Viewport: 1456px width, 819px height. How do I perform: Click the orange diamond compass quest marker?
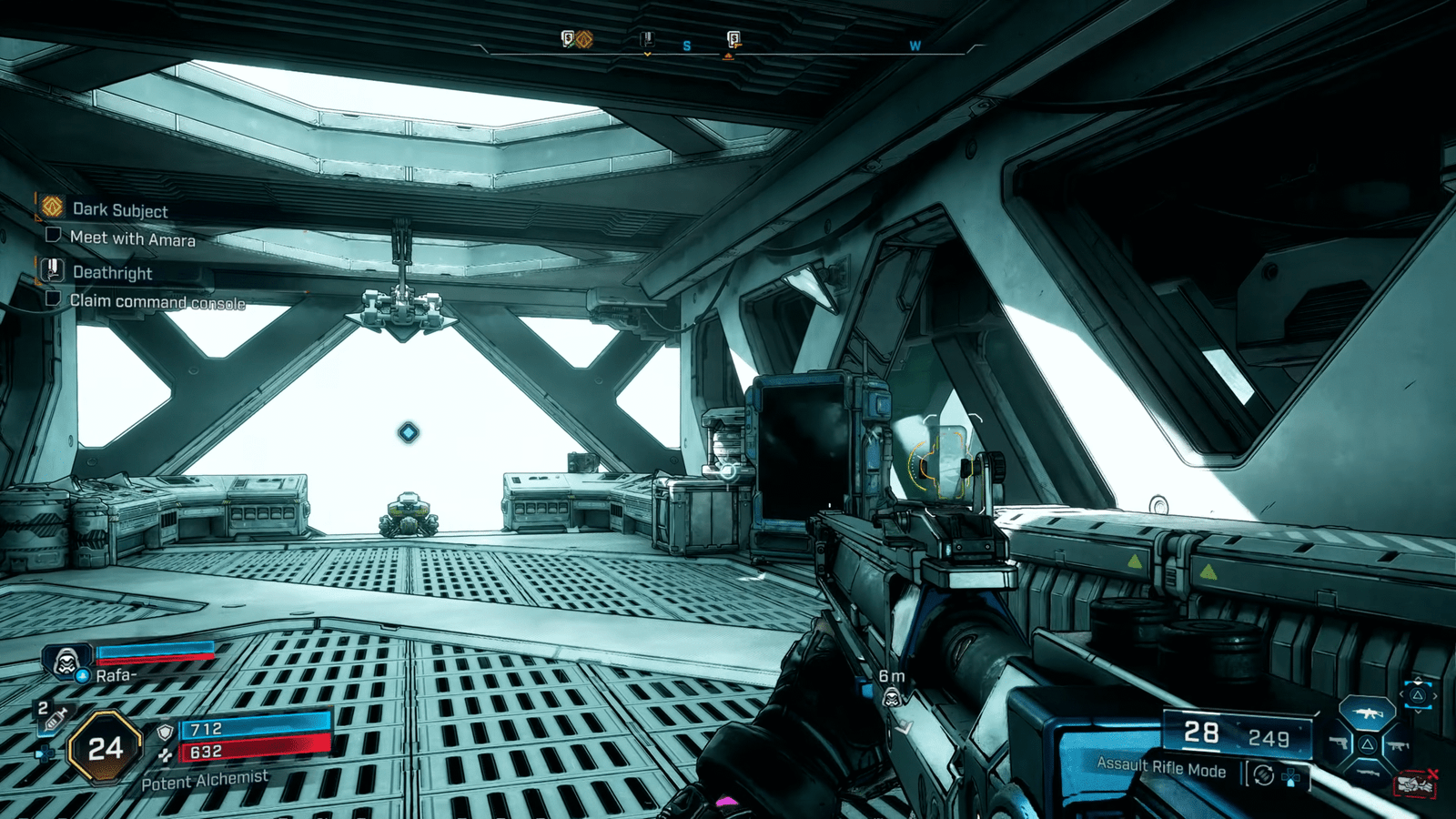pos(584,39)
